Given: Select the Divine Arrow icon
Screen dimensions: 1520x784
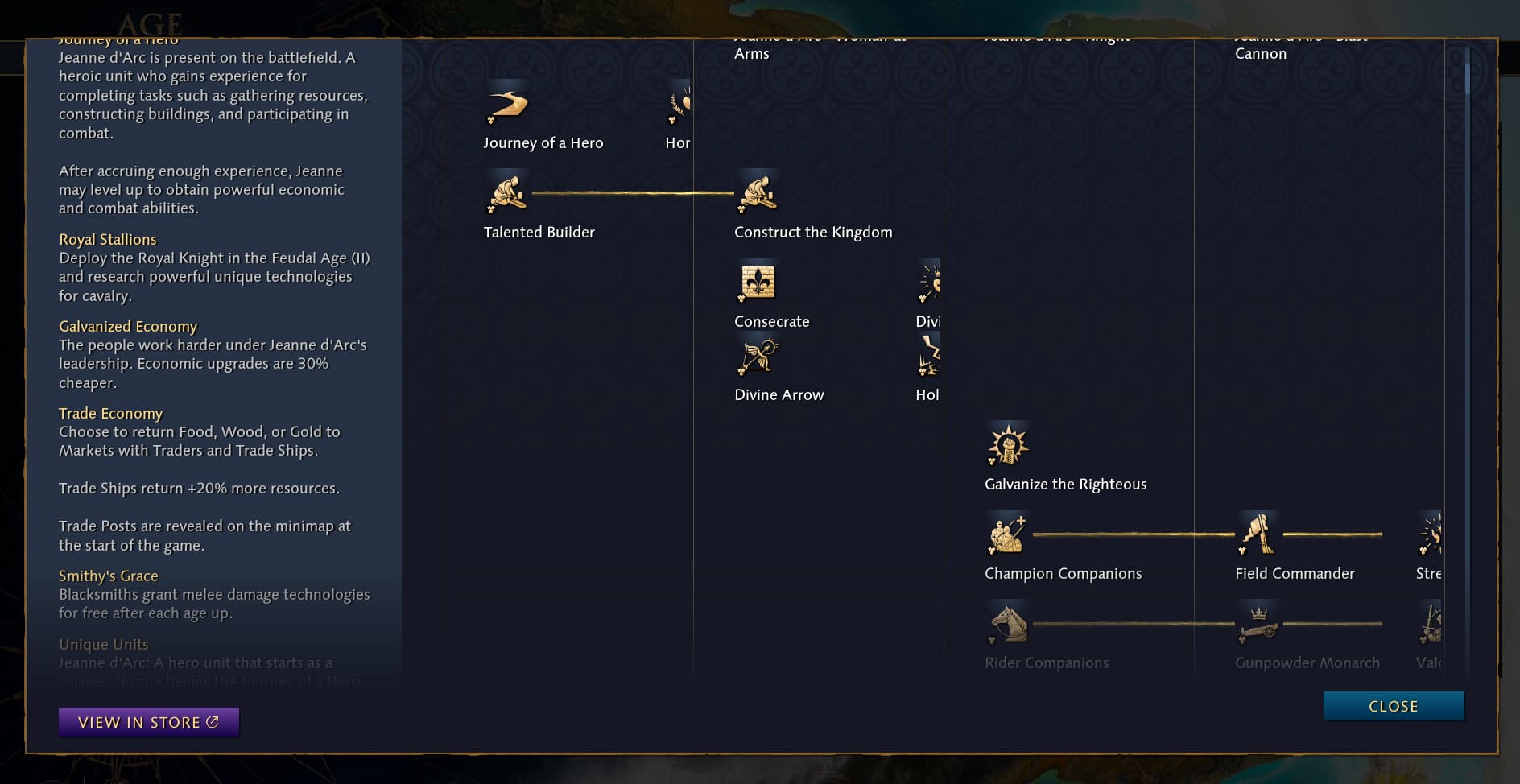Looking at the screenshot, I should pyautogui.click(x=758, y=355).
